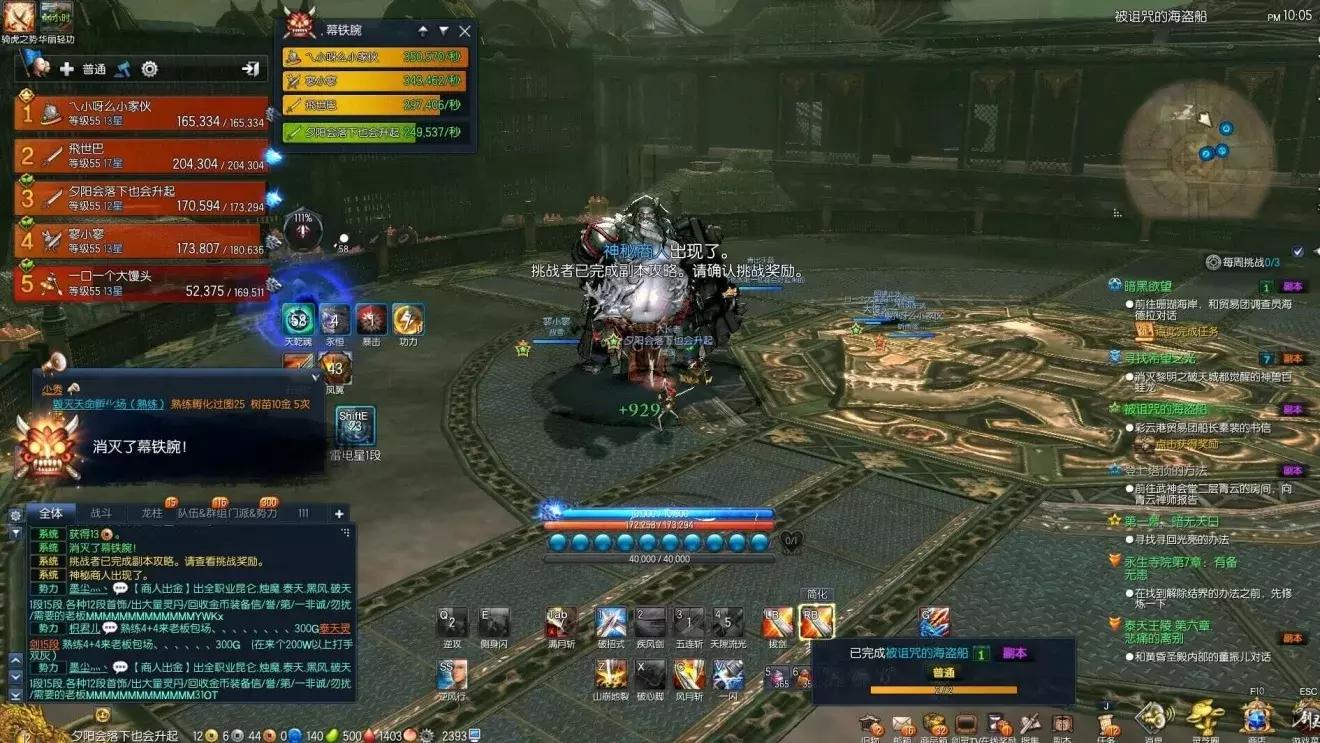The width and height of the screenshot is (1320, 743).
Task: Use the 破招式 skill
Action: pos(610,623)
